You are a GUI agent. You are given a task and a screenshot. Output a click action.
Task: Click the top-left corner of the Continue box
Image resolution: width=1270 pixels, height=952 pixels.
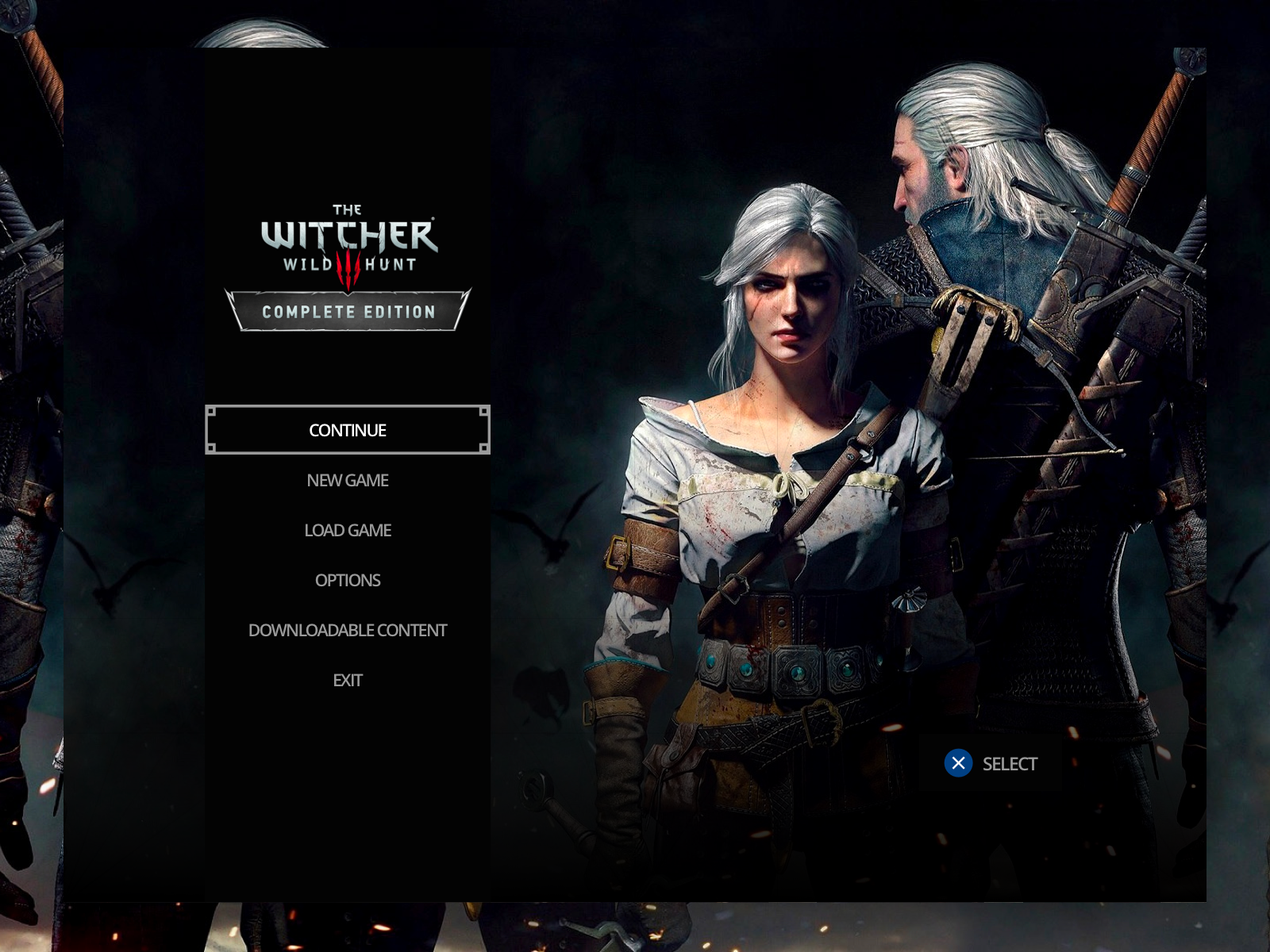(210, 410)
